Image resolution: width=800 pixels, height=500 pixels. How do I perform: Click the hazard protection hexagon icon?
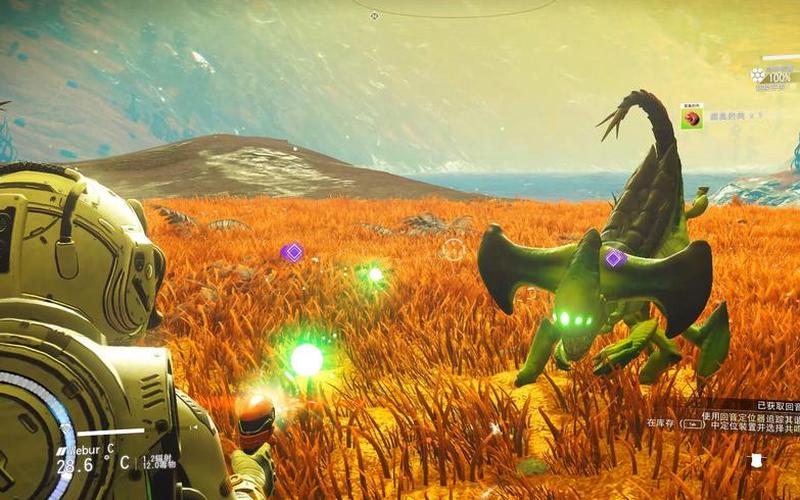tap(758, 75)
